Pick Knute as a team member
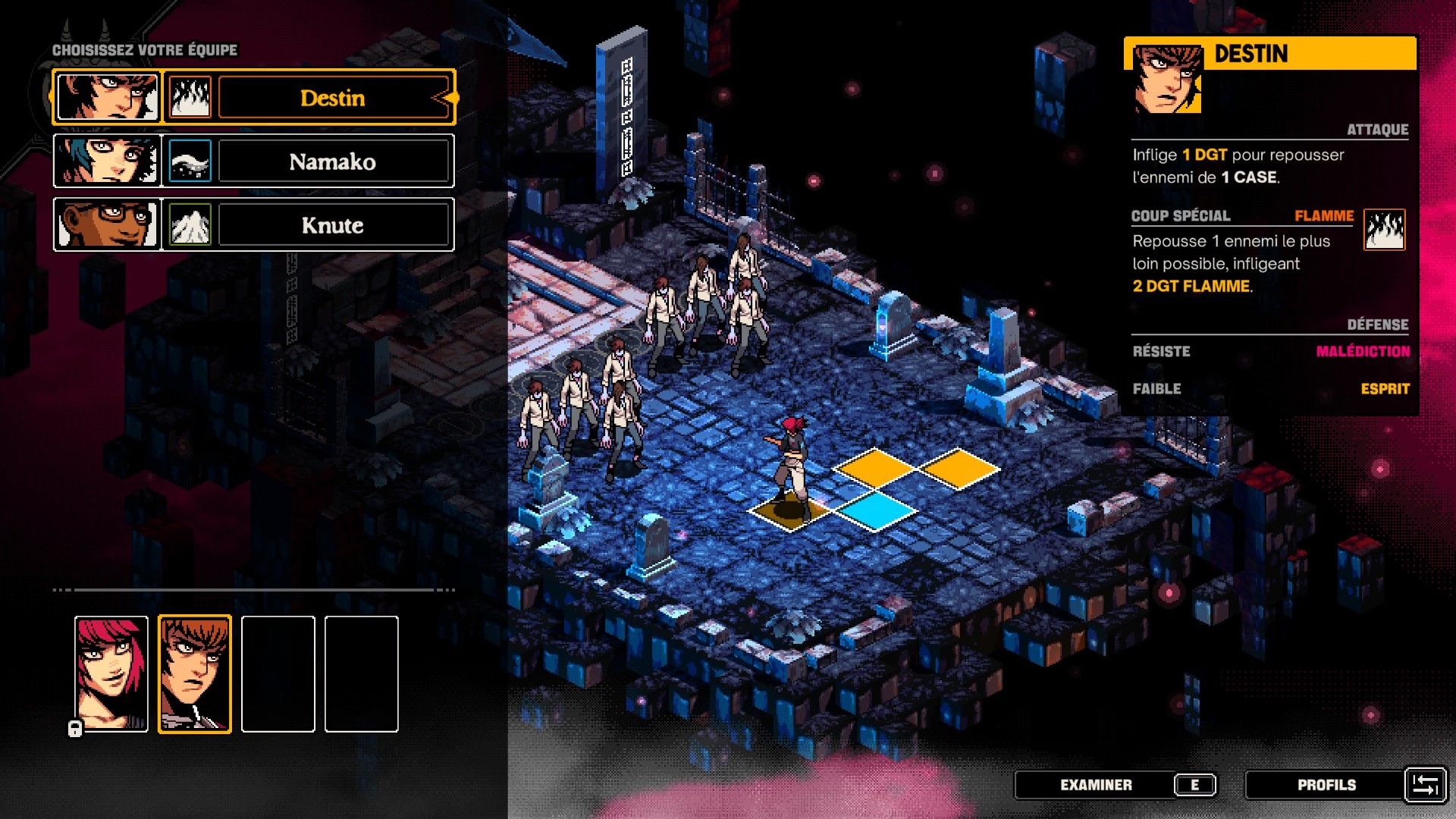This screenshot has width=1456, height=819. (x=333, y=225)
